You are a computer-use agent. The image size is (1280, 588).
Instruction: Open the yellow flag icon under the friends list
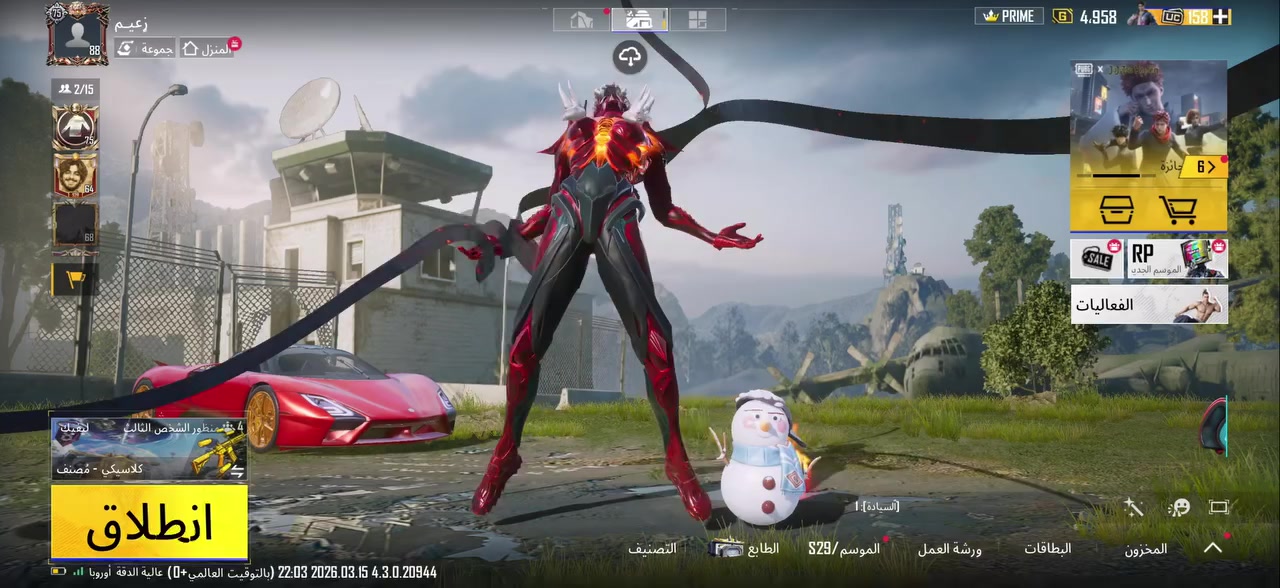pos(75,280)
